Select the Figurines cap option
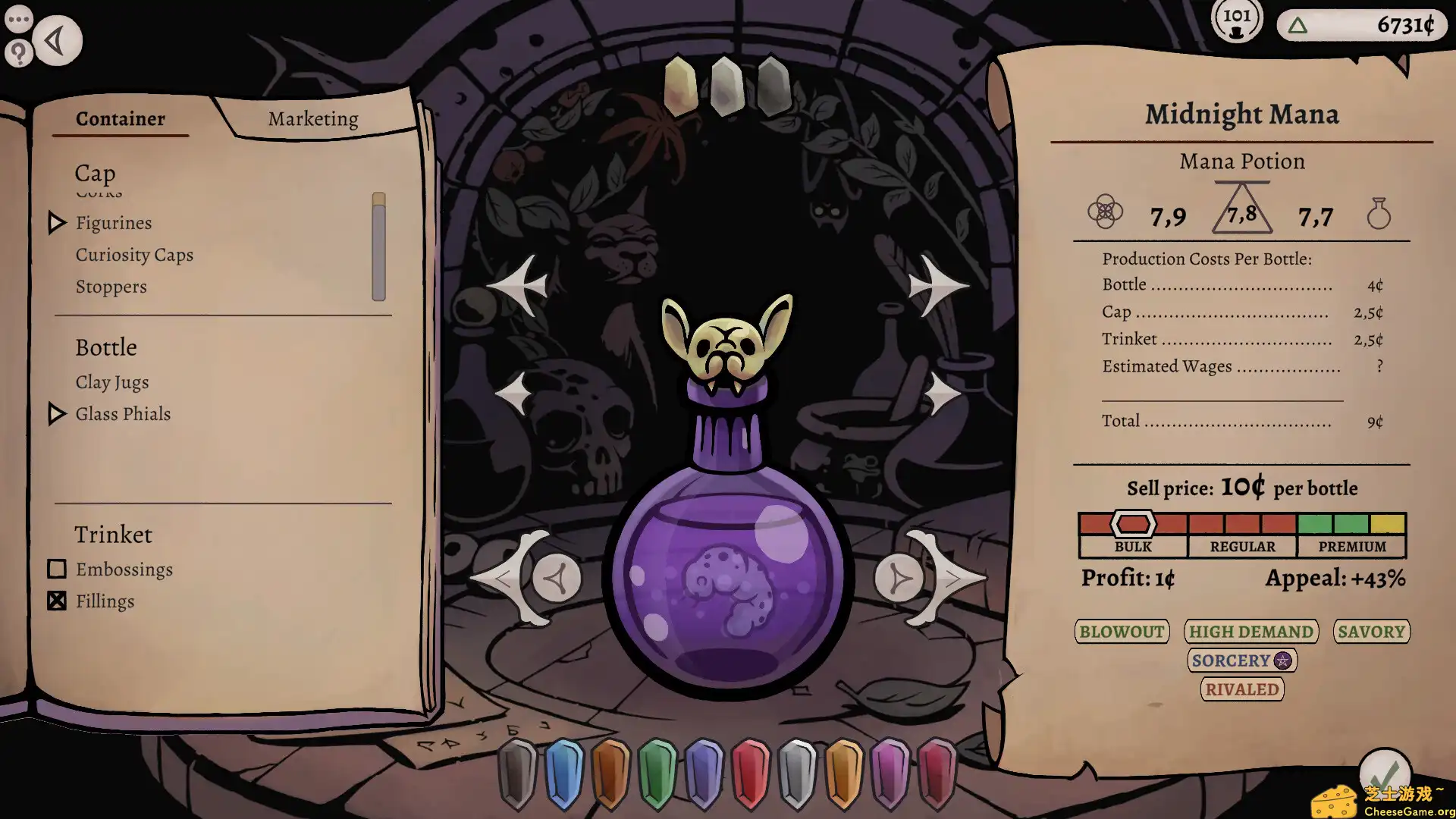 pos(114,222)
